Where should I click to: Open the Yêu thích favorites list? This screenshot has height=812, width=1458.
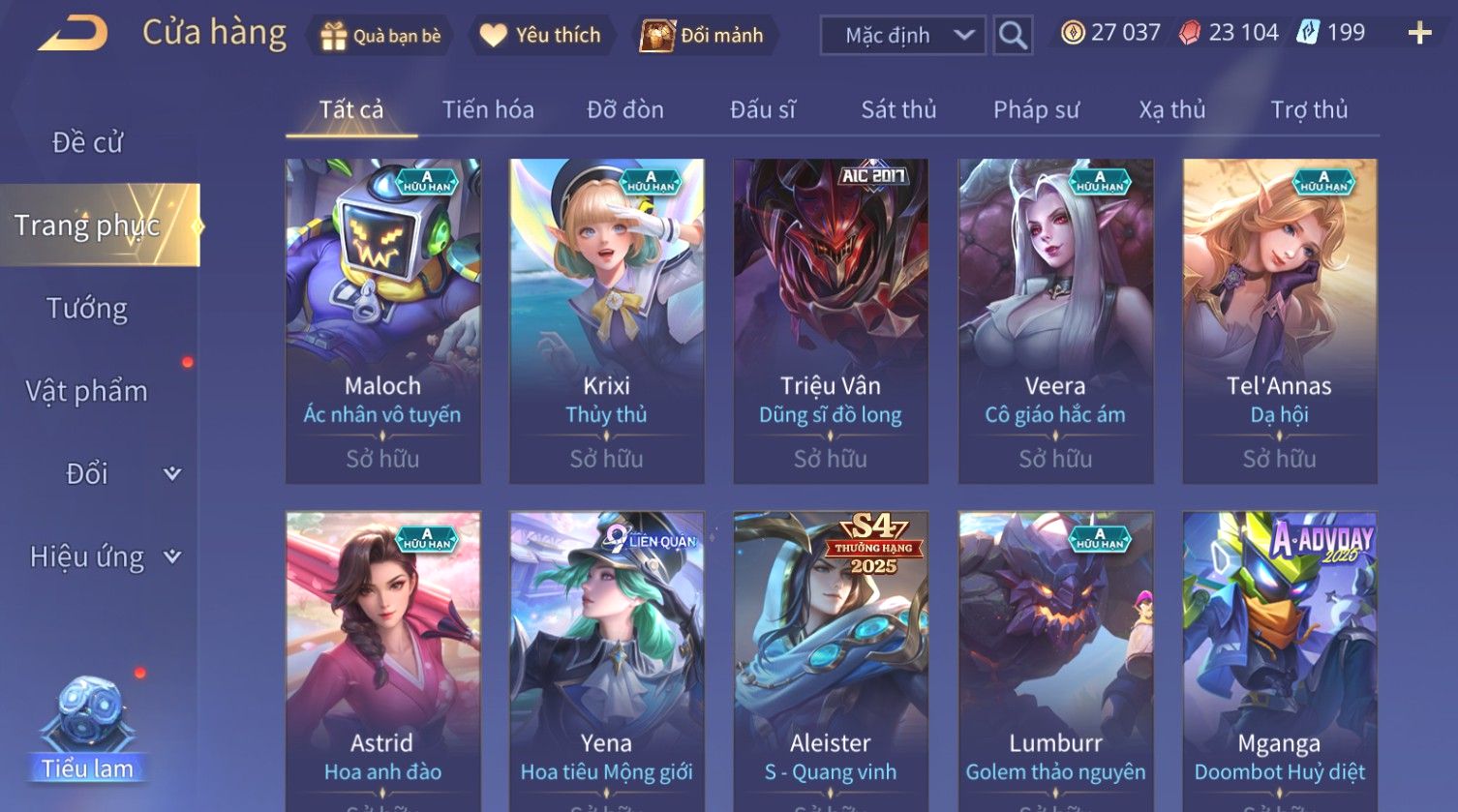(x=541, y=36)
